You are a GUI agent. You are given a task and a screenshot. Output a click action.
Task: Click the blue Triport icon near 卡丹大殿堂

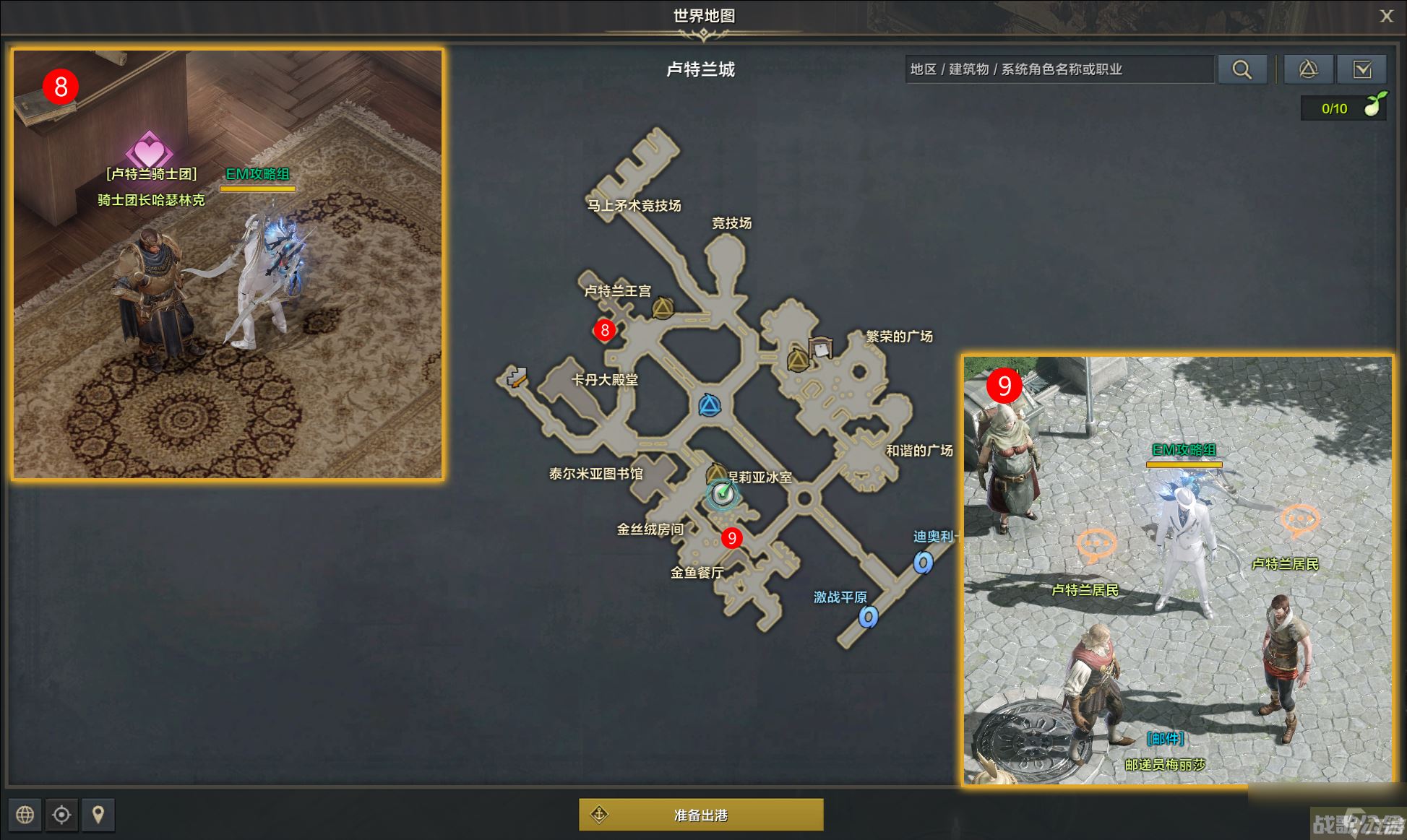[x=711, y=406]
